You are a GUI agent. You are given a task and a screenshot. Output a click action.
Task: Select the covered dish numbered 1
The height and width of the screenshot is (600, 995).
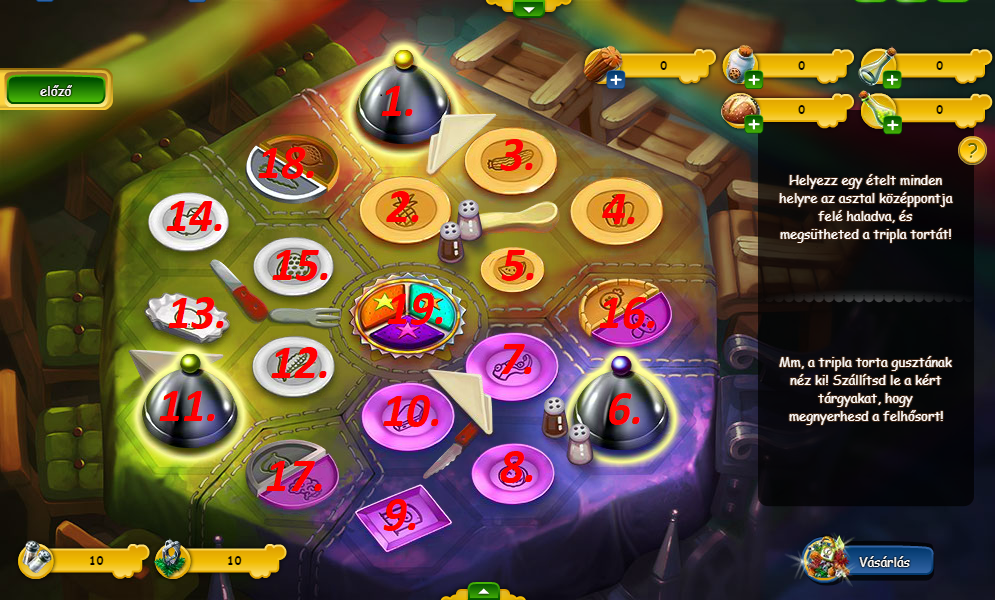pos(403,99)
